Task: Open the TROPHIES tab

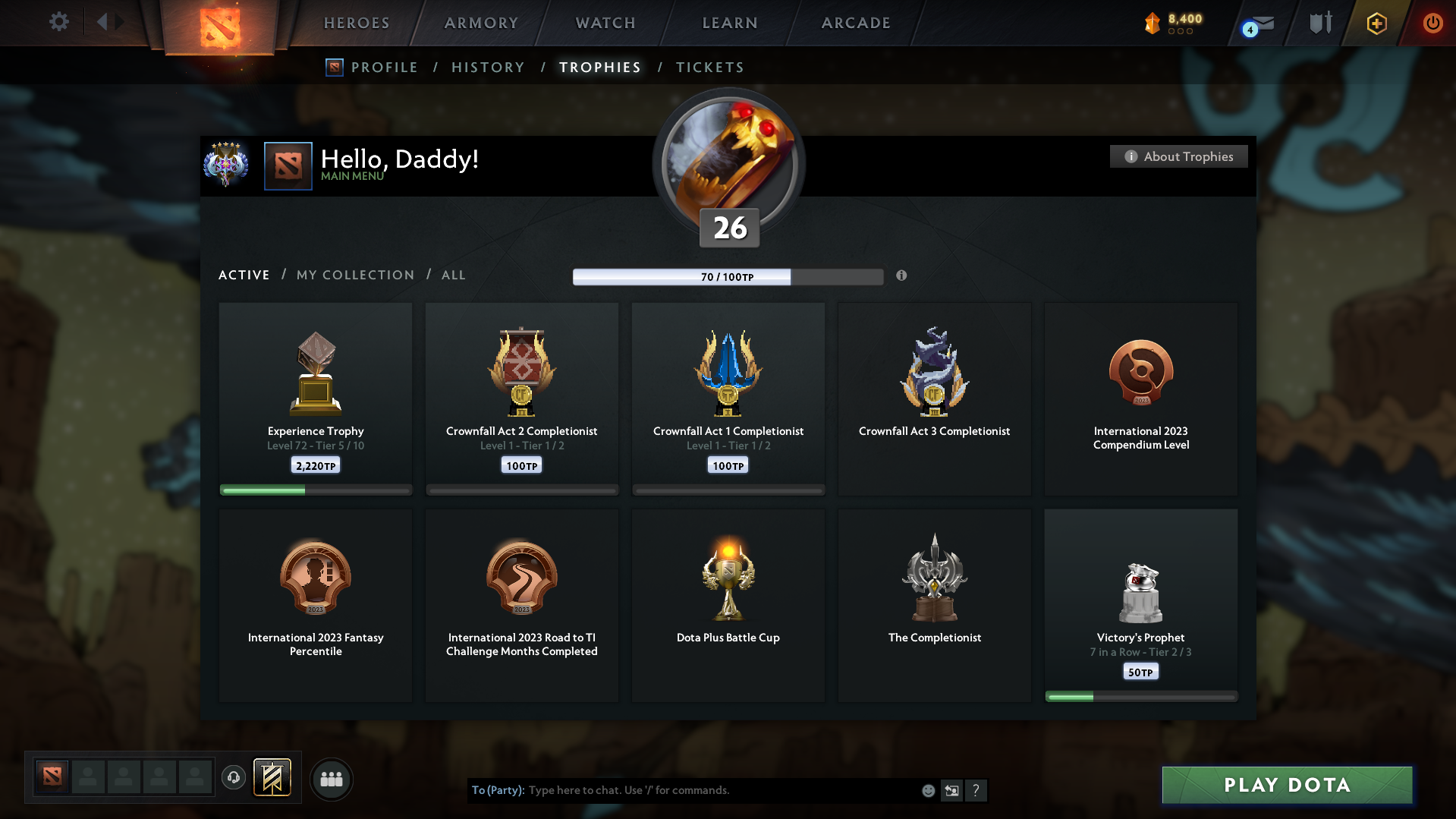Action: point(599,67)
